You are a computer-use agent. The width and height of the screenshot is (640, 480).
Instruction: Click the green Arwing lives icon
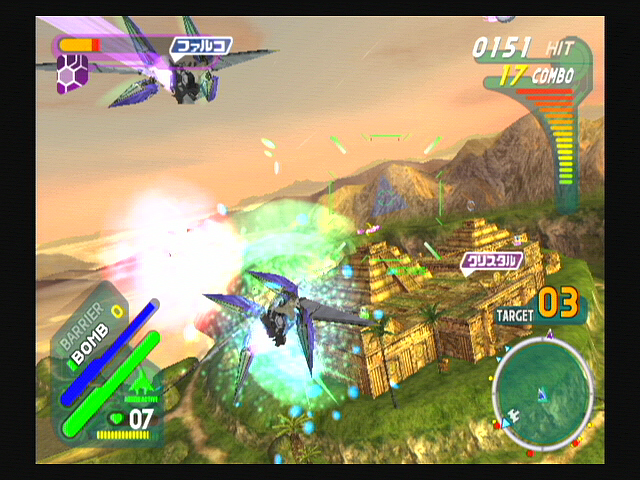pos(139,385)
